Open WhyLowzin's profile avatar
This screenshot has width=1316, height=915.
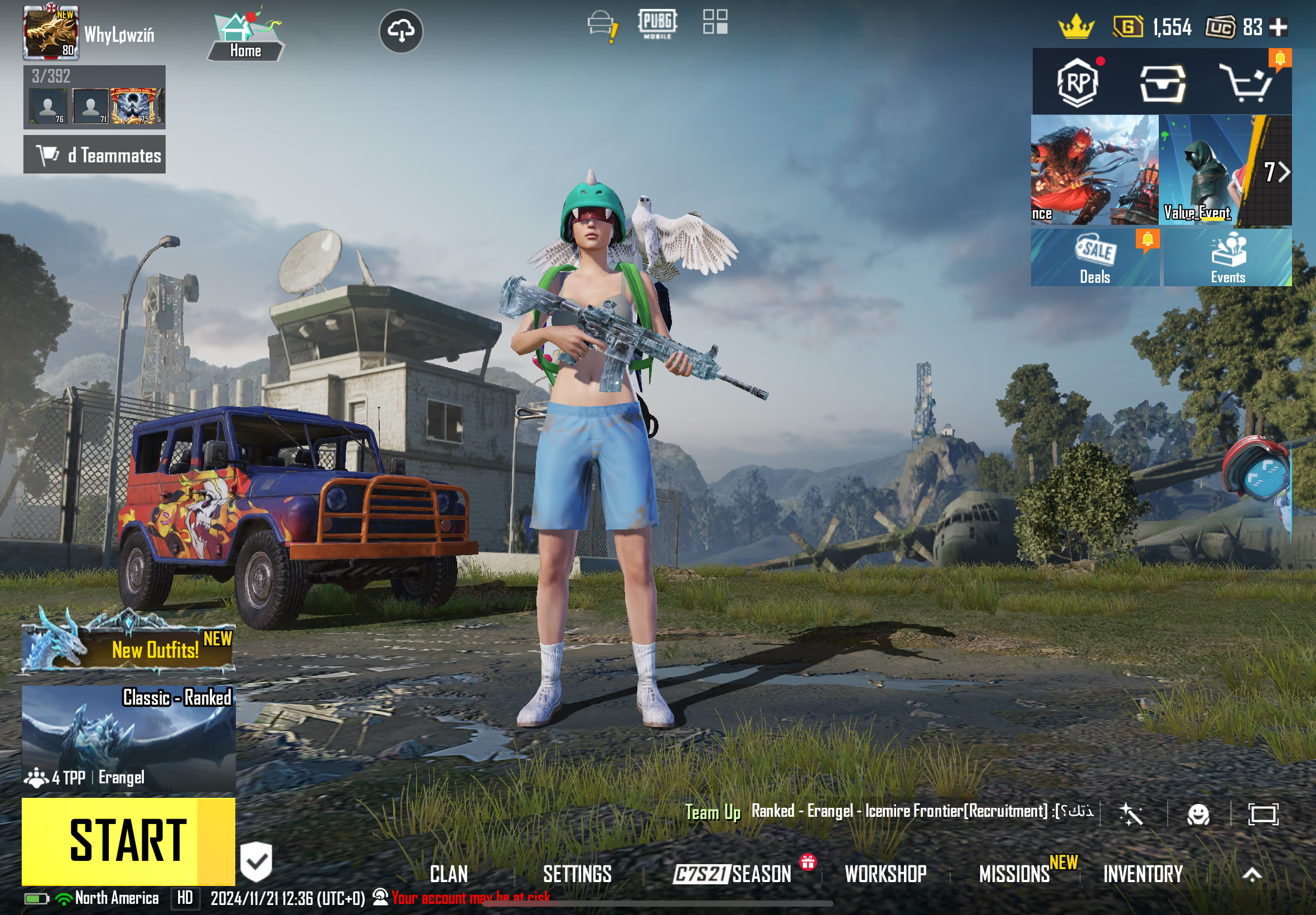point(50,33)
